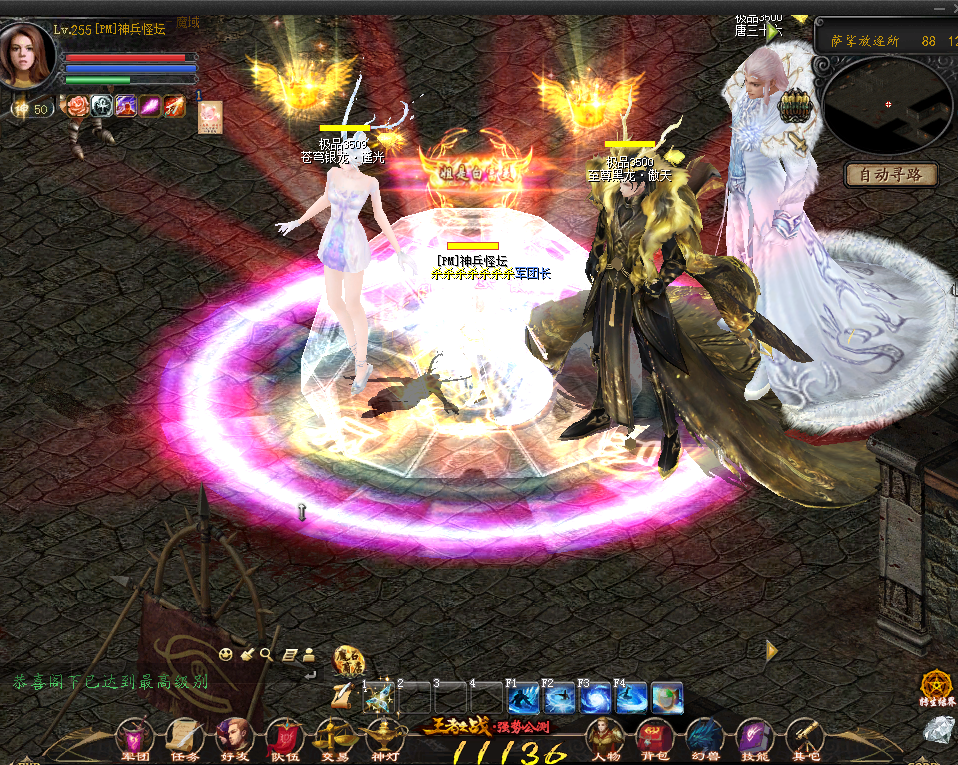Image resolution: width=958 pixels, height=765 pixels.
Task: Activate the F3 blue vortex skill
Action: [597, 698]
